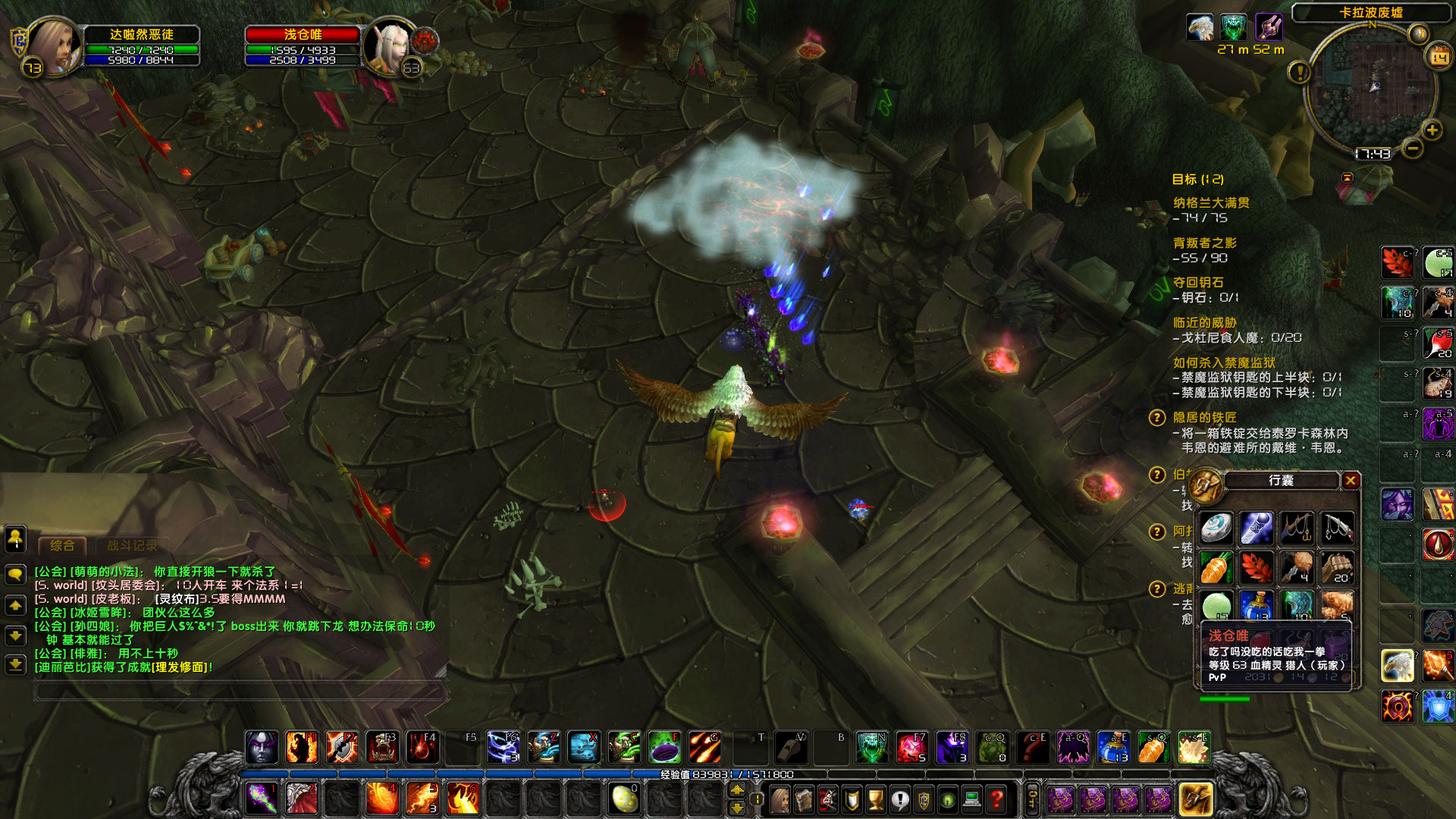Click the hearthstone icon in the 行囊 bag
Viewport: 1456px width, 819px height.
(x=1216, y=528)
